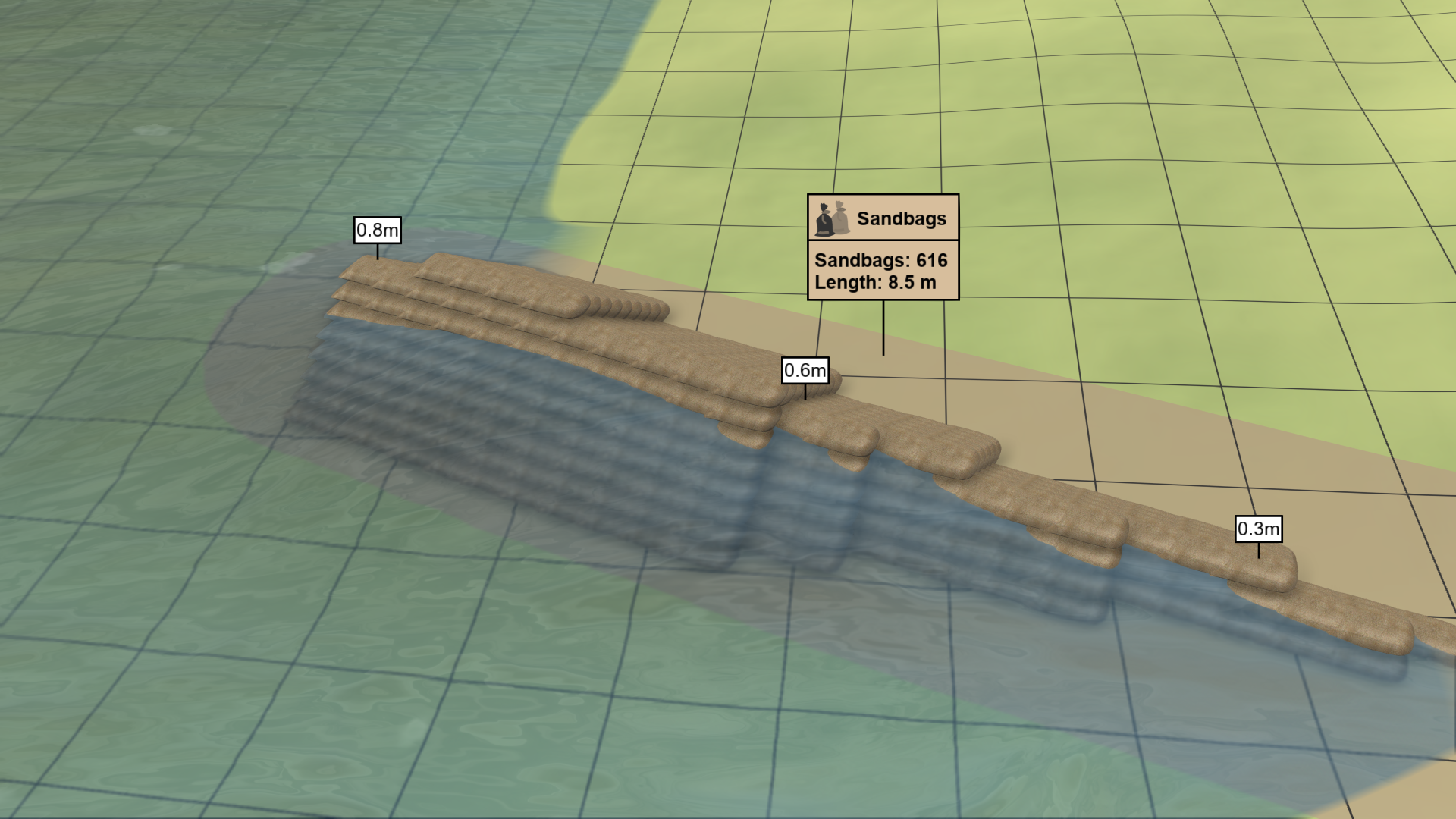
Task: Expand the Sandbags: 616 statistics row
Action: click(880, 260)
